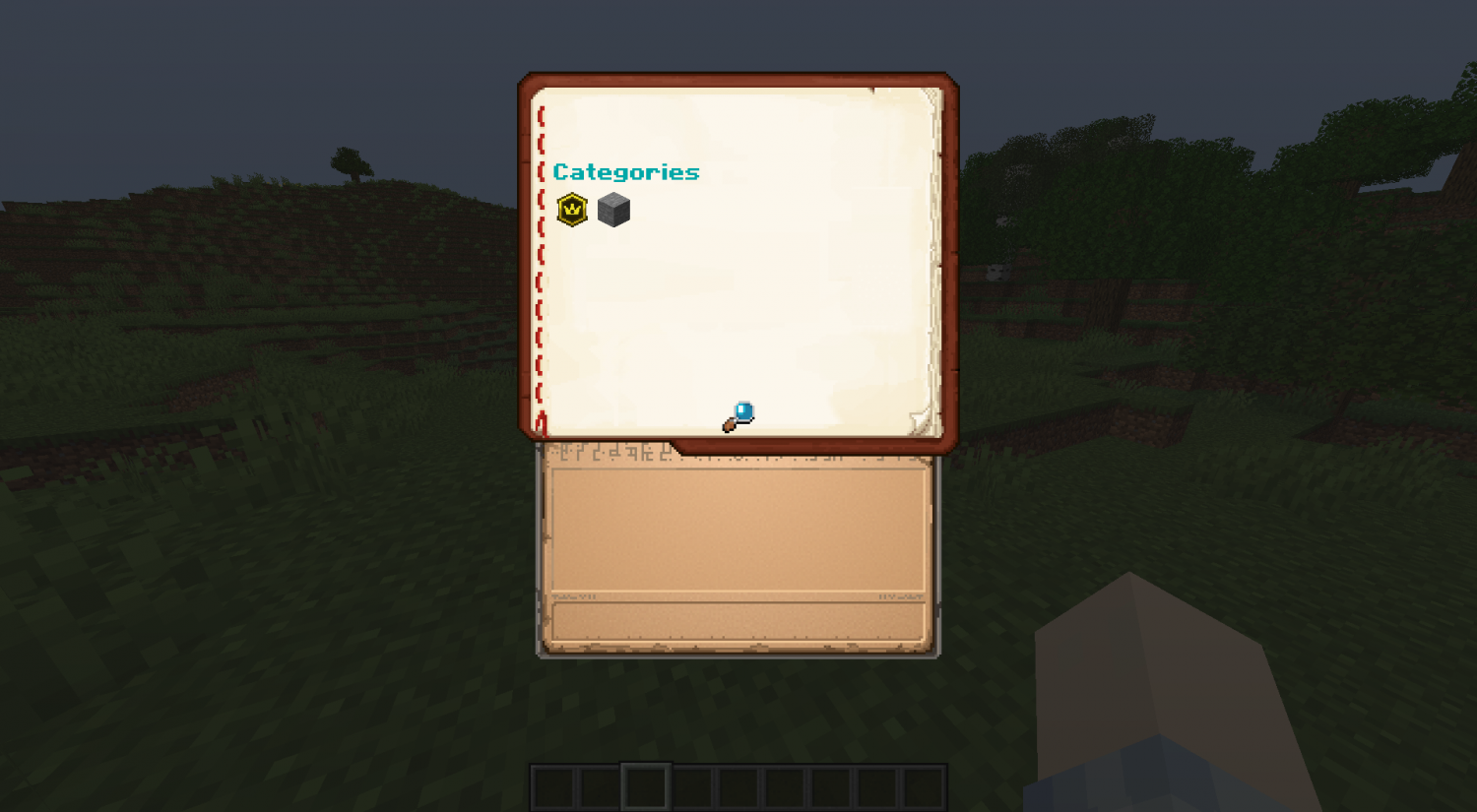This screenshot has height=812, width=1477.
Task: Click the curled page corner at bottom right
Action: tap(920, 421)
